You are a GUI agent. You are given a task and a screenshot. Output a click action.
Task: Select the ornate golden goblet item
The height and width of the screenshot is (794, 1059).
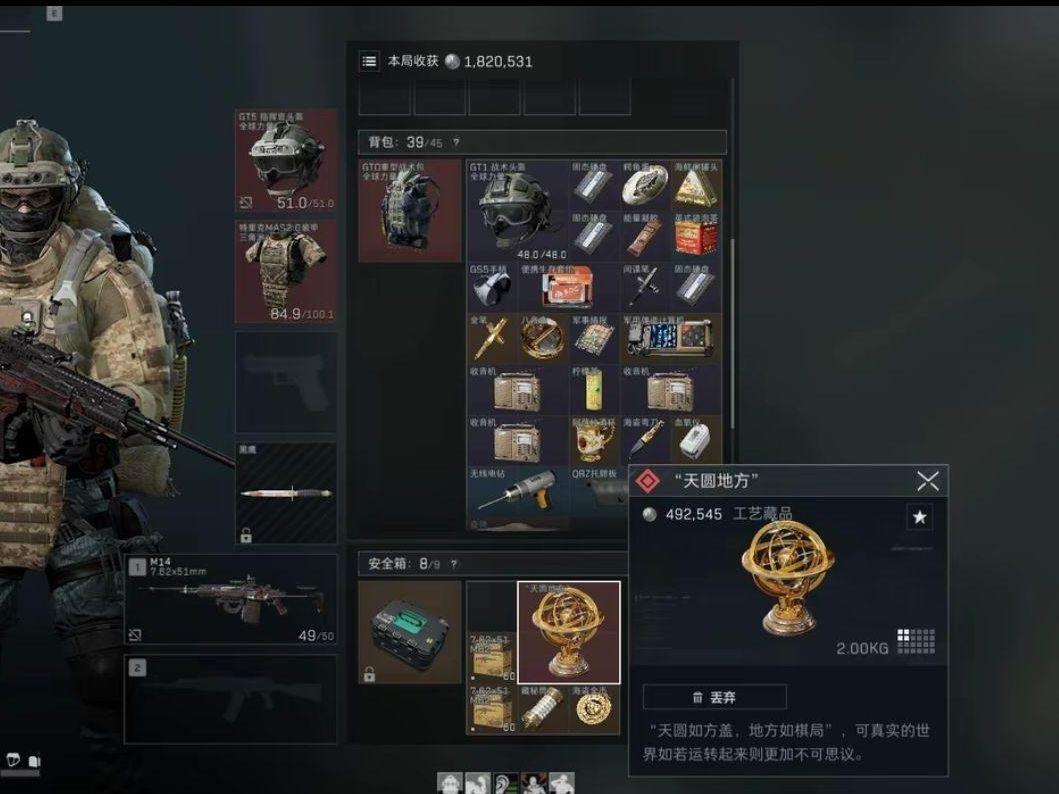(594, 440)
